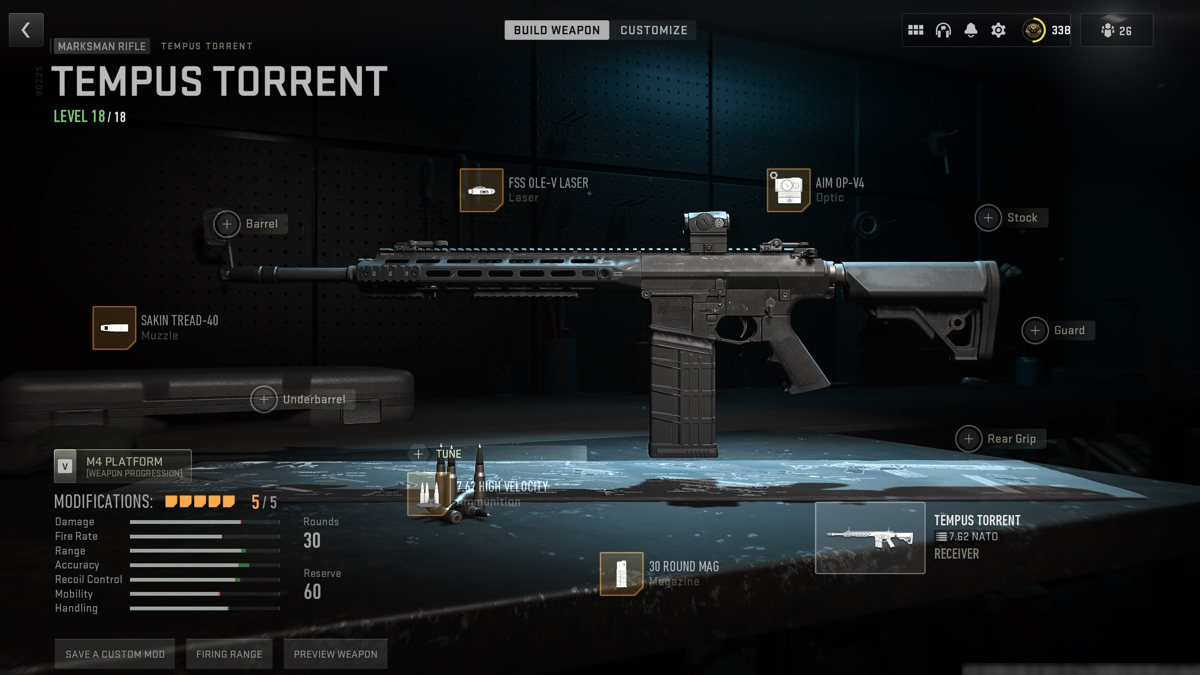Select the Aim OP-V4 optic slot
1200x675 pixels.
(788, 190)
